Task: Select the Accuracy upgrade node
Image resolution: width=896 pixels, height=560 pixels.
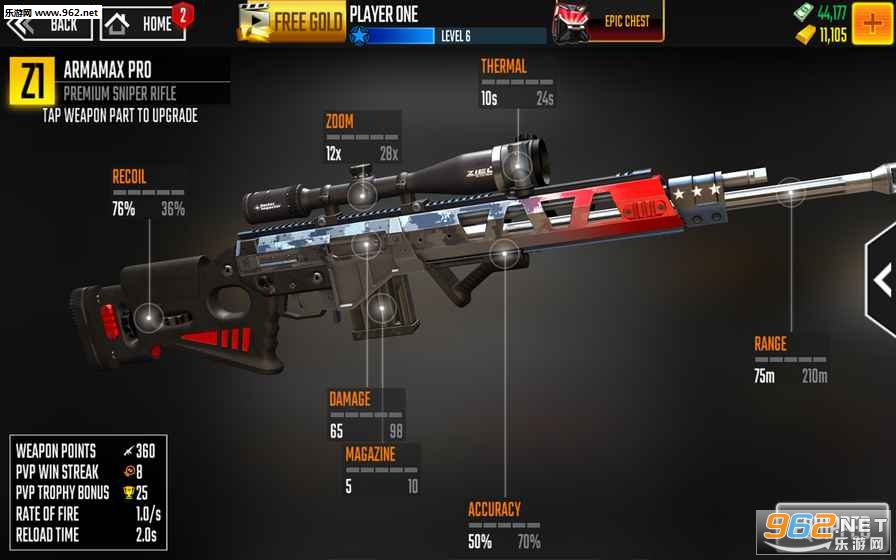Action: click(504, 252)
